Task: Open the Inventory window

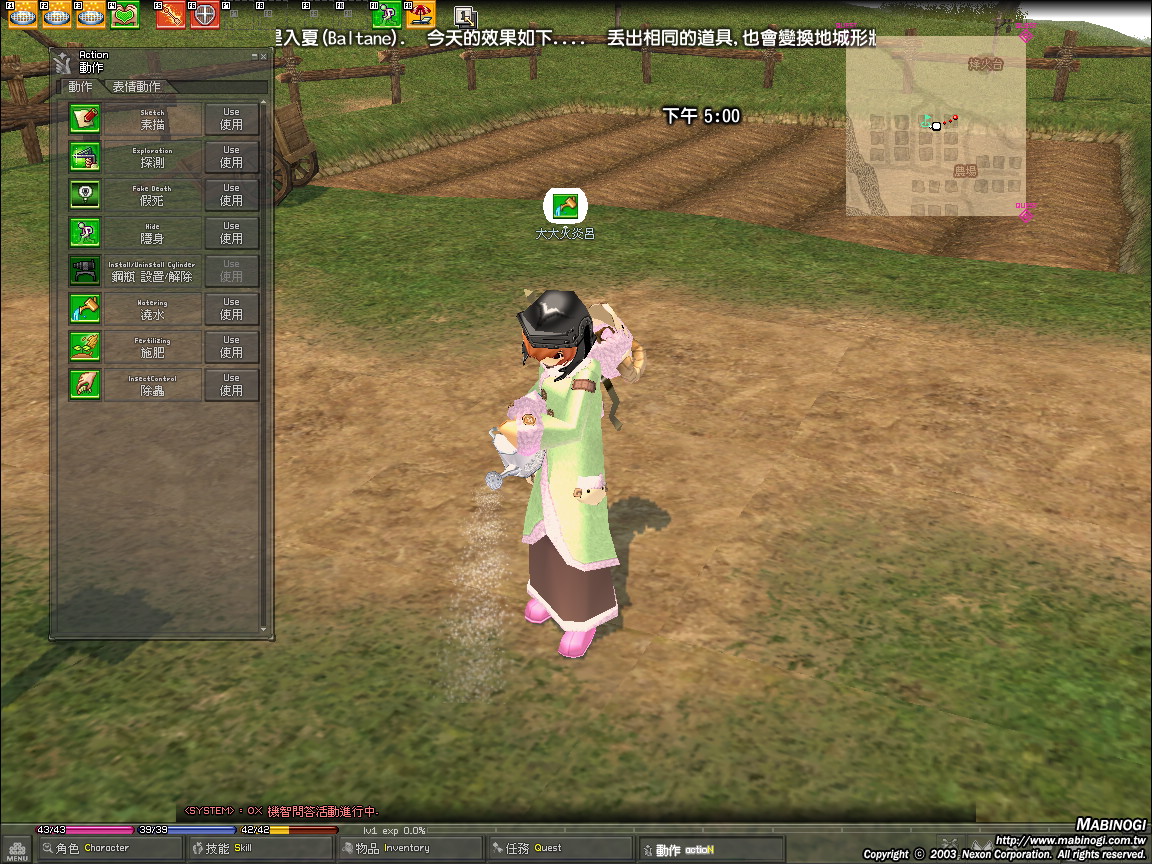Action: (394, 848)
